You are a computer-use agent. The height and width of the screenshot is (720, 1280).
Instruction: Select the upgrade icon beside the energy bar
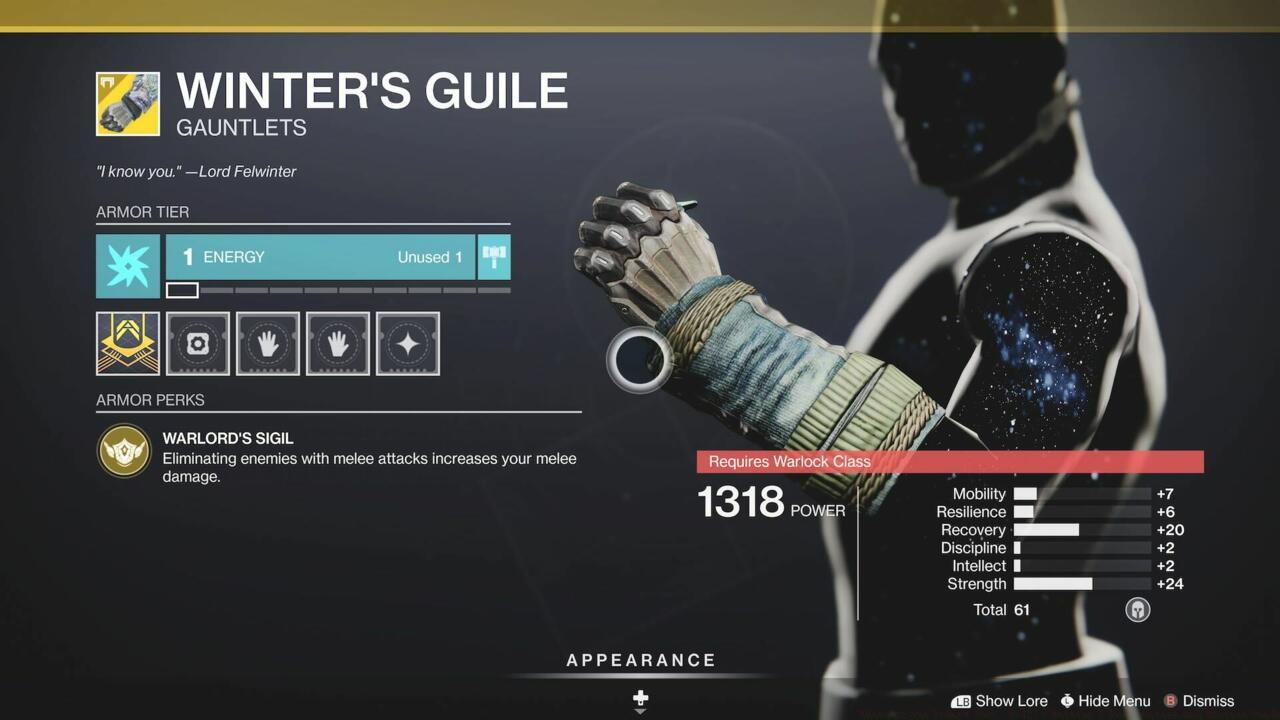tap(494, 257)
